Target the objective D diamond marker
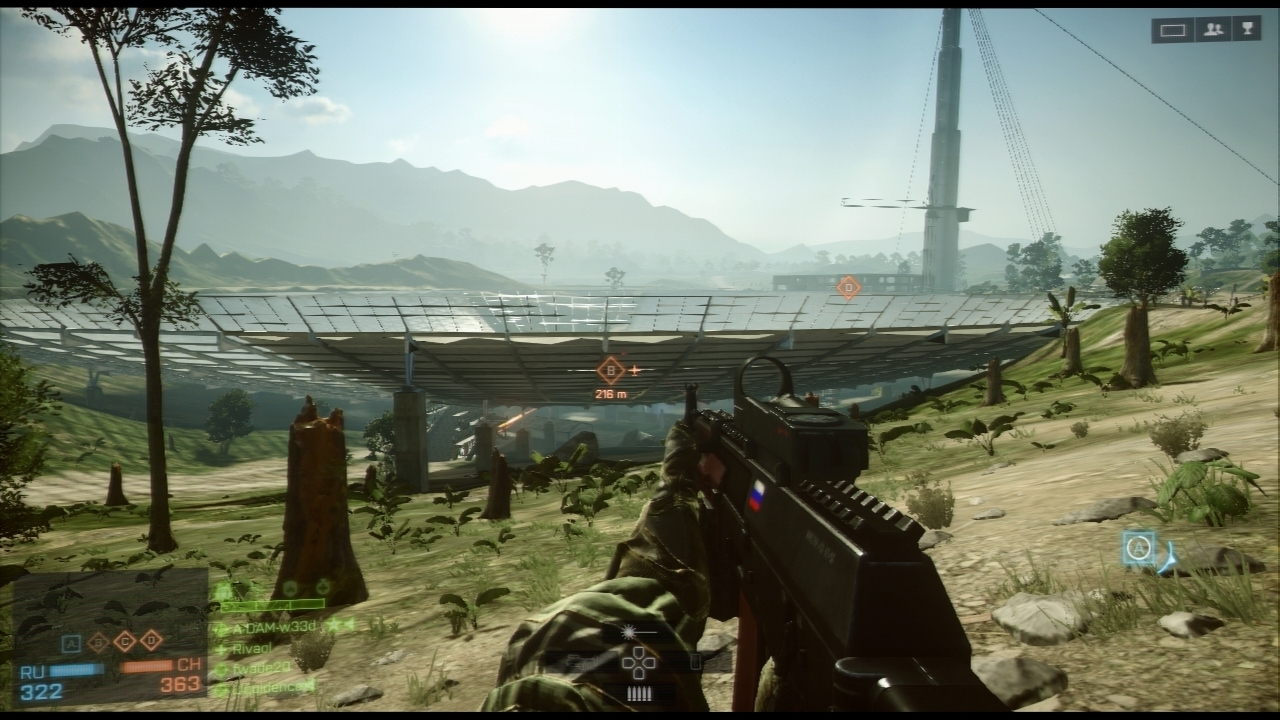 click(848, 288)
